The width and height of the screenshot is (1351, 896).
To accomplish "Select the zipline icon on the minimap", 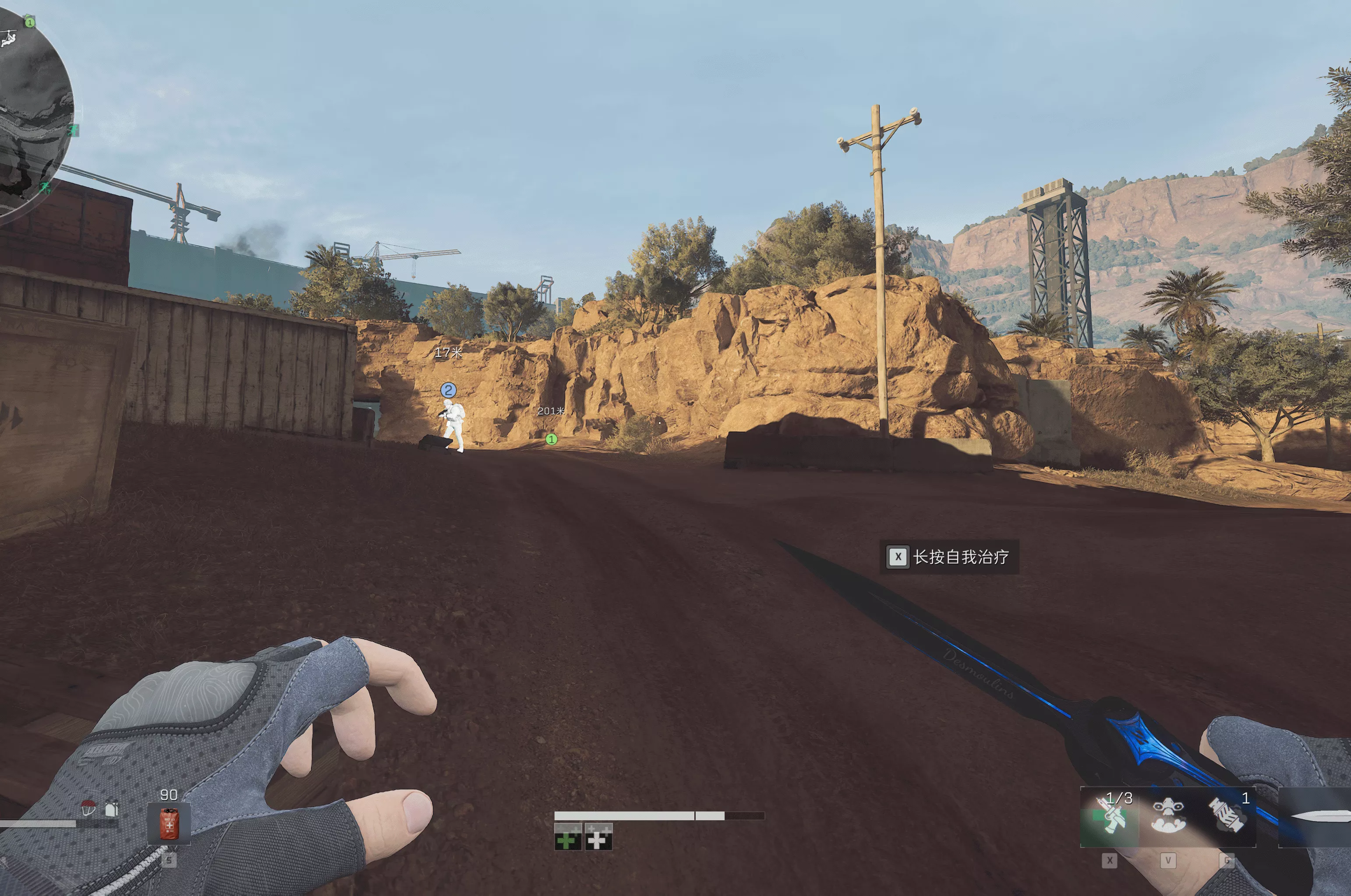I will 8,39.
